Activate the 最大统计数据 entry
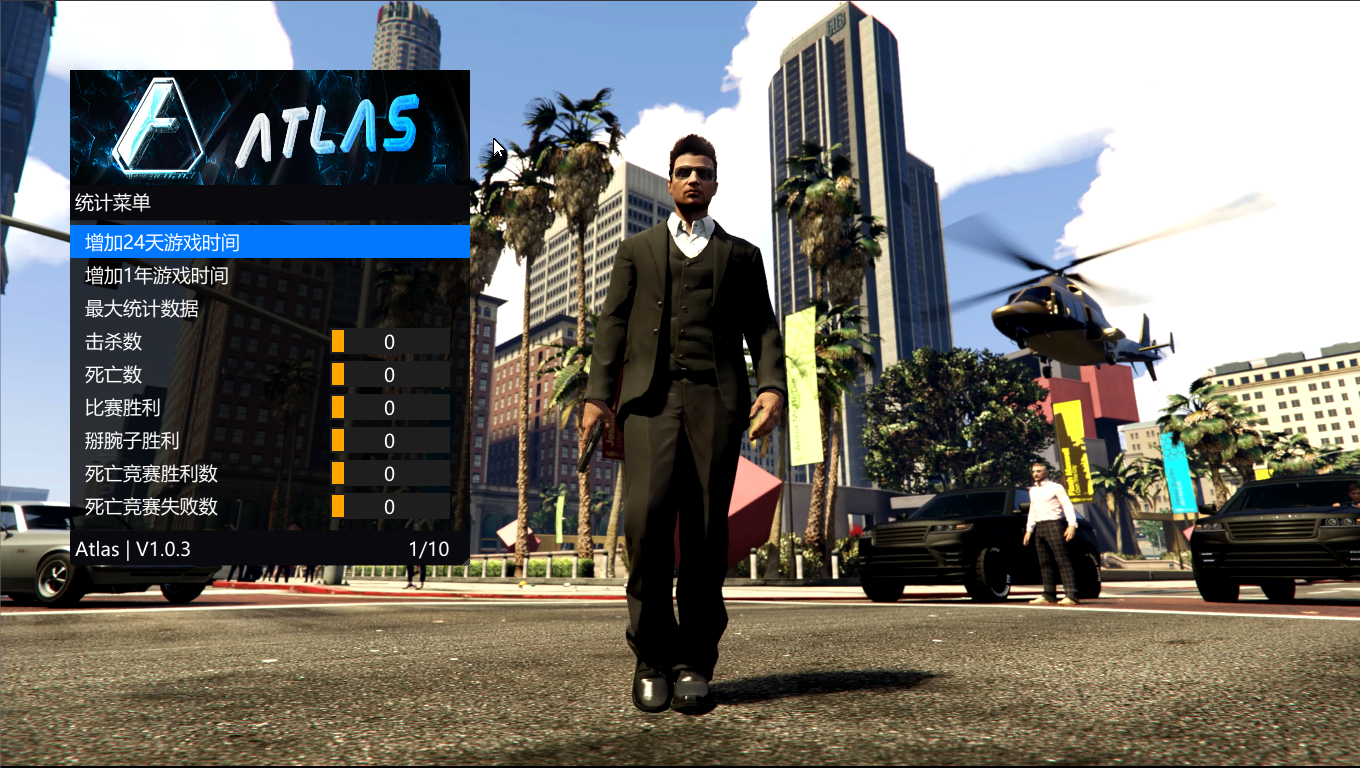The width and height of the screenshot is (1360, 768). coord(141,308)
